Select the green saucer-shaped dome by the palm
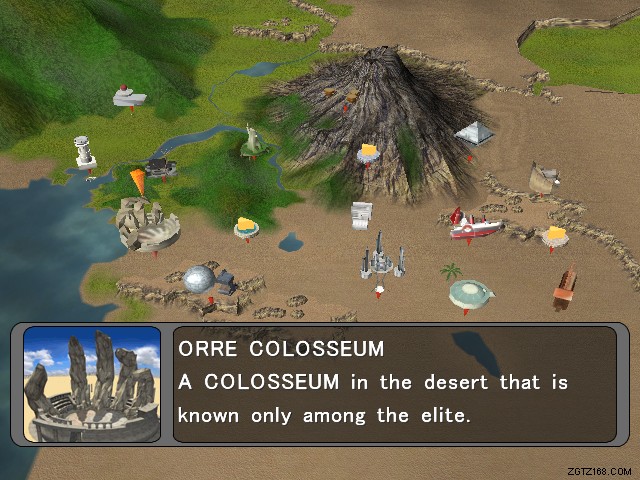 472,293
